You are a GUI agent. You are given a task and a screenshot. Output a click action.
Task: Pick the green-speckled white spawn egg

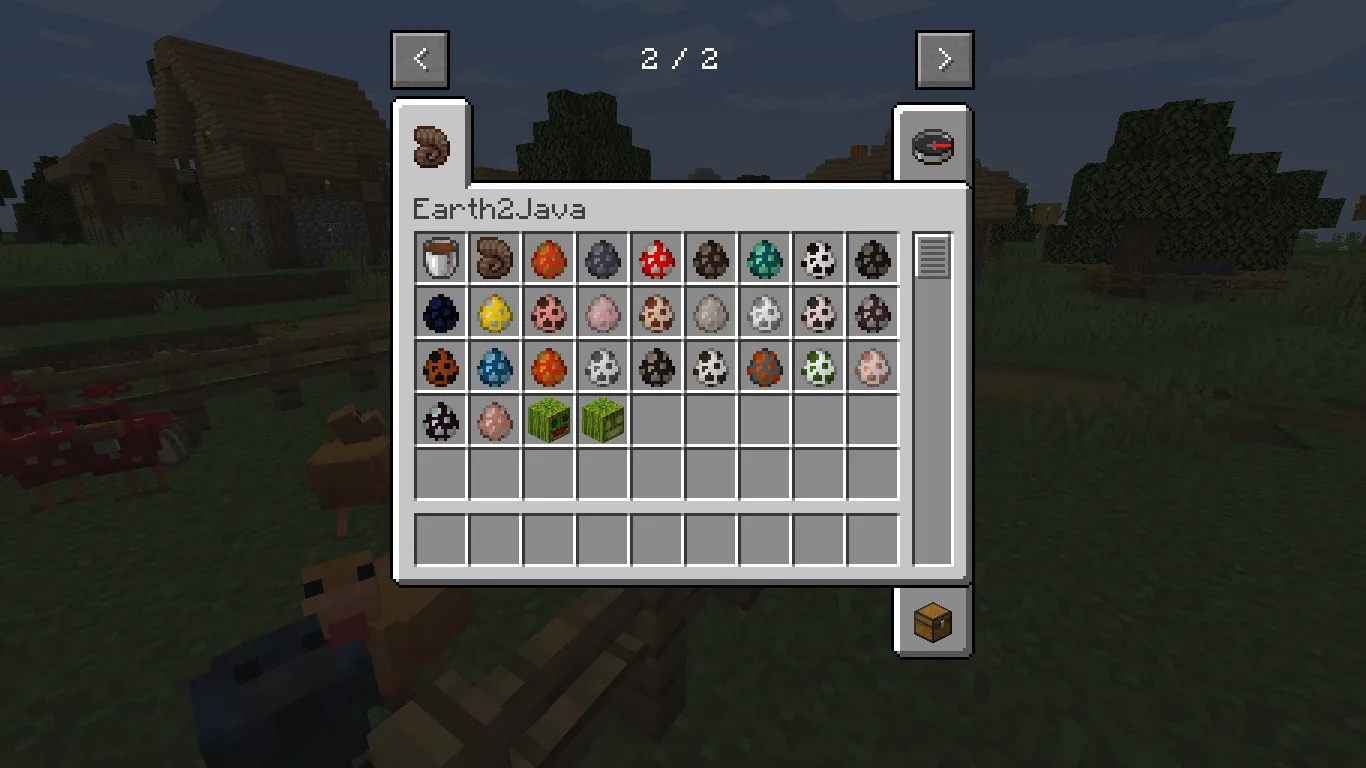[x=819, y=366]
